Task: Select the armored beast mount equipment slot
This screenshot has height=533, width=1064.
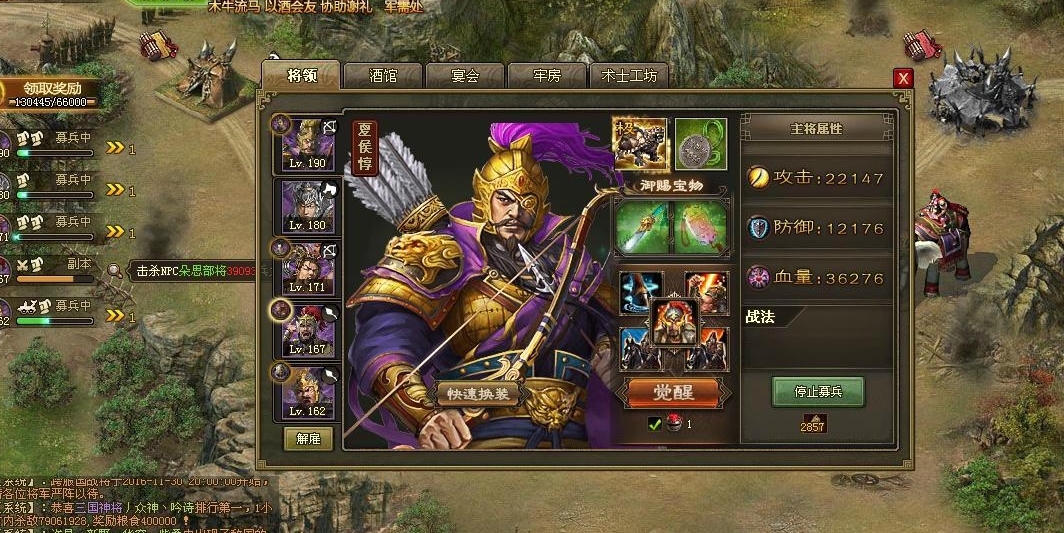Action: (640, 144)
